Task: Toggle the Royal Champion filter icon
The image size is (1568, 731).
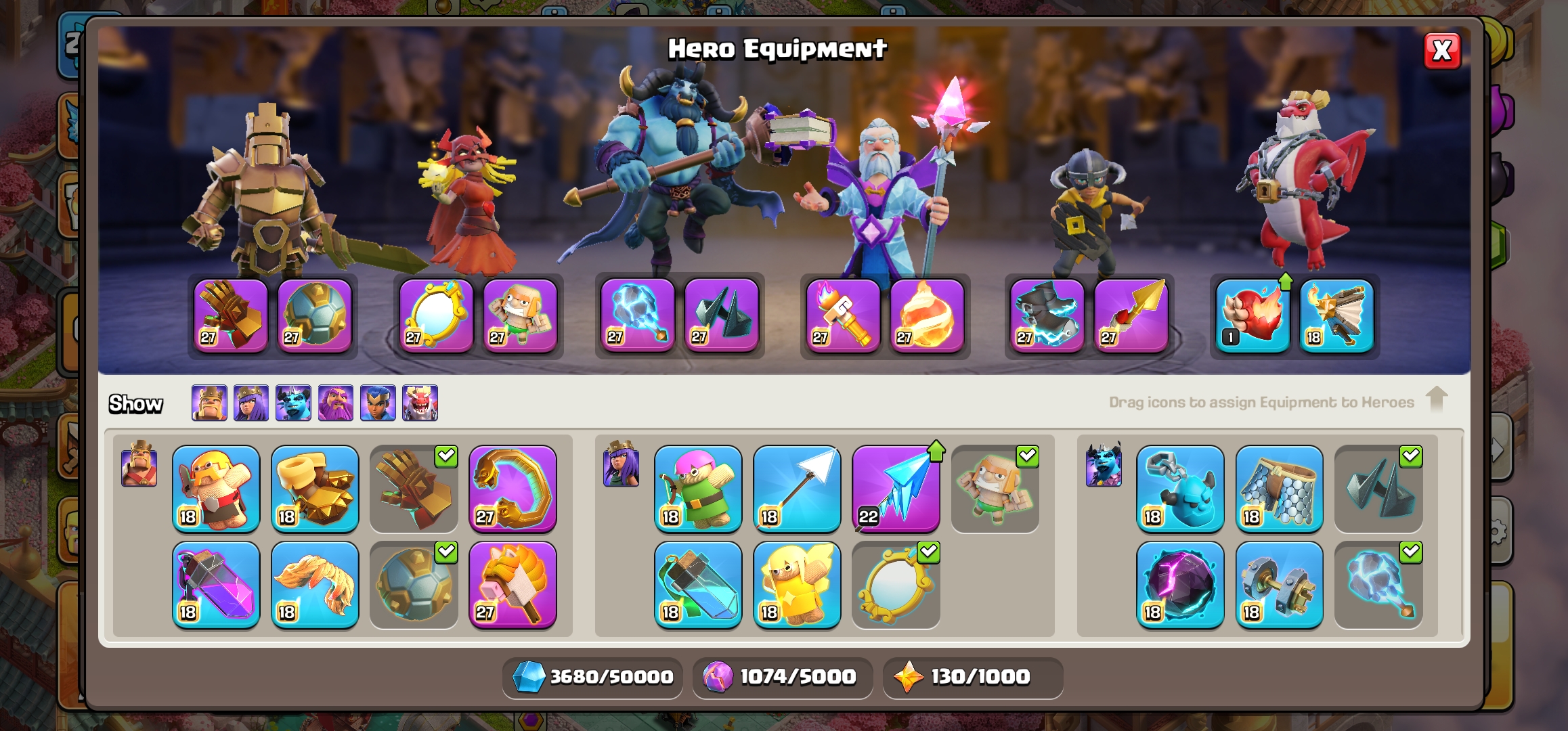Action: pos(378,403)
